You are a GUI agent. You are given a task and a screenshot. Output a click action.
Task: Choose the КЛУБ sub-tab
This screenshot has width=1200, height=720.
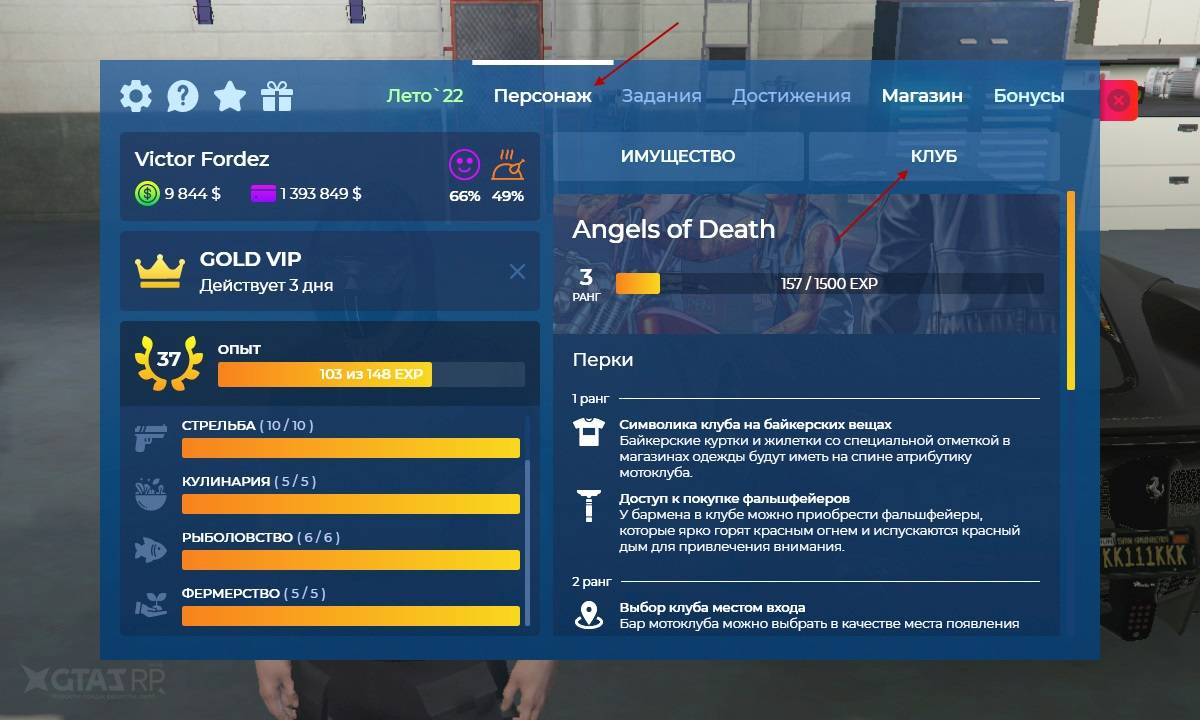[933, 157]
